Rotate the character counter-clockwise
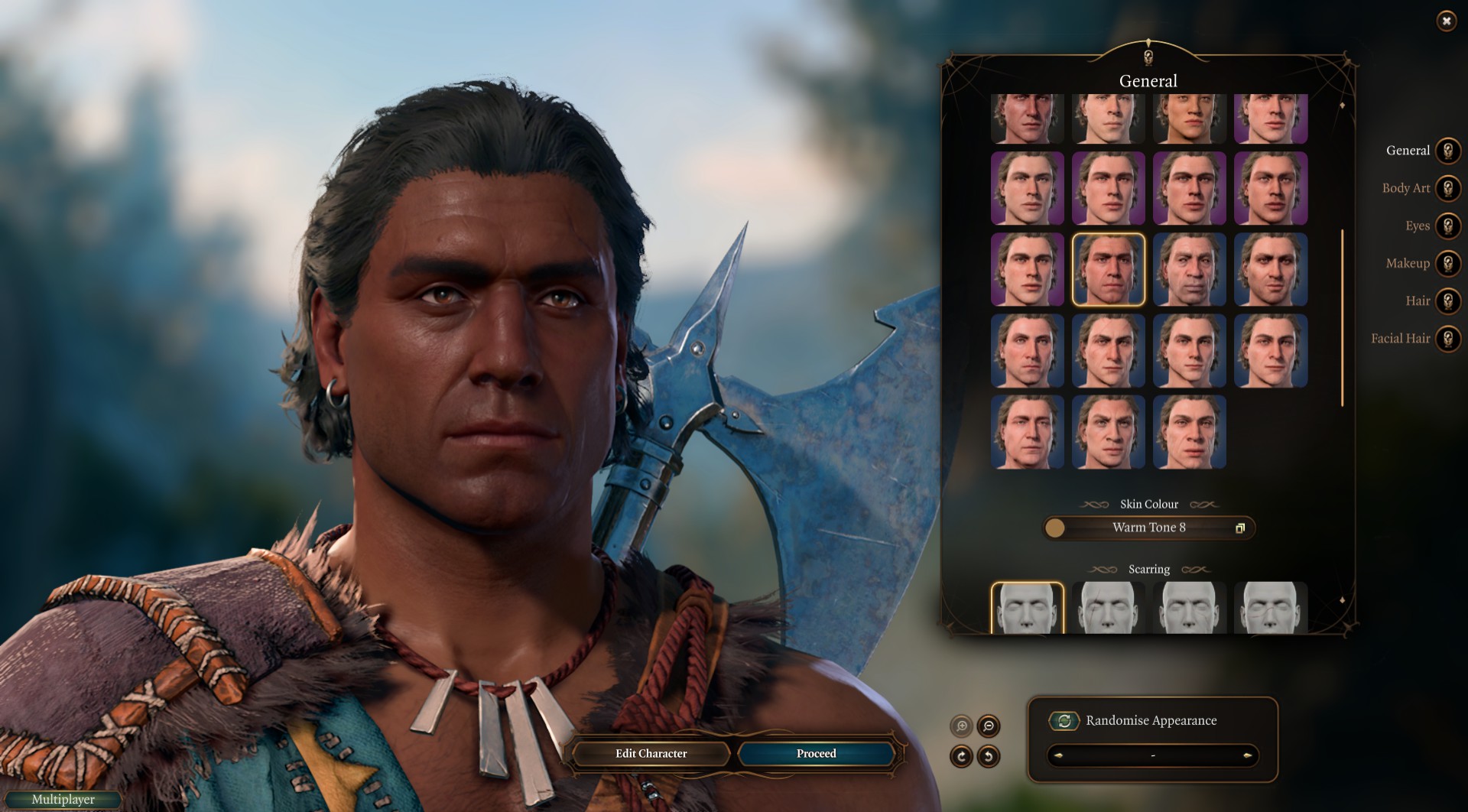 coord(989,756)
